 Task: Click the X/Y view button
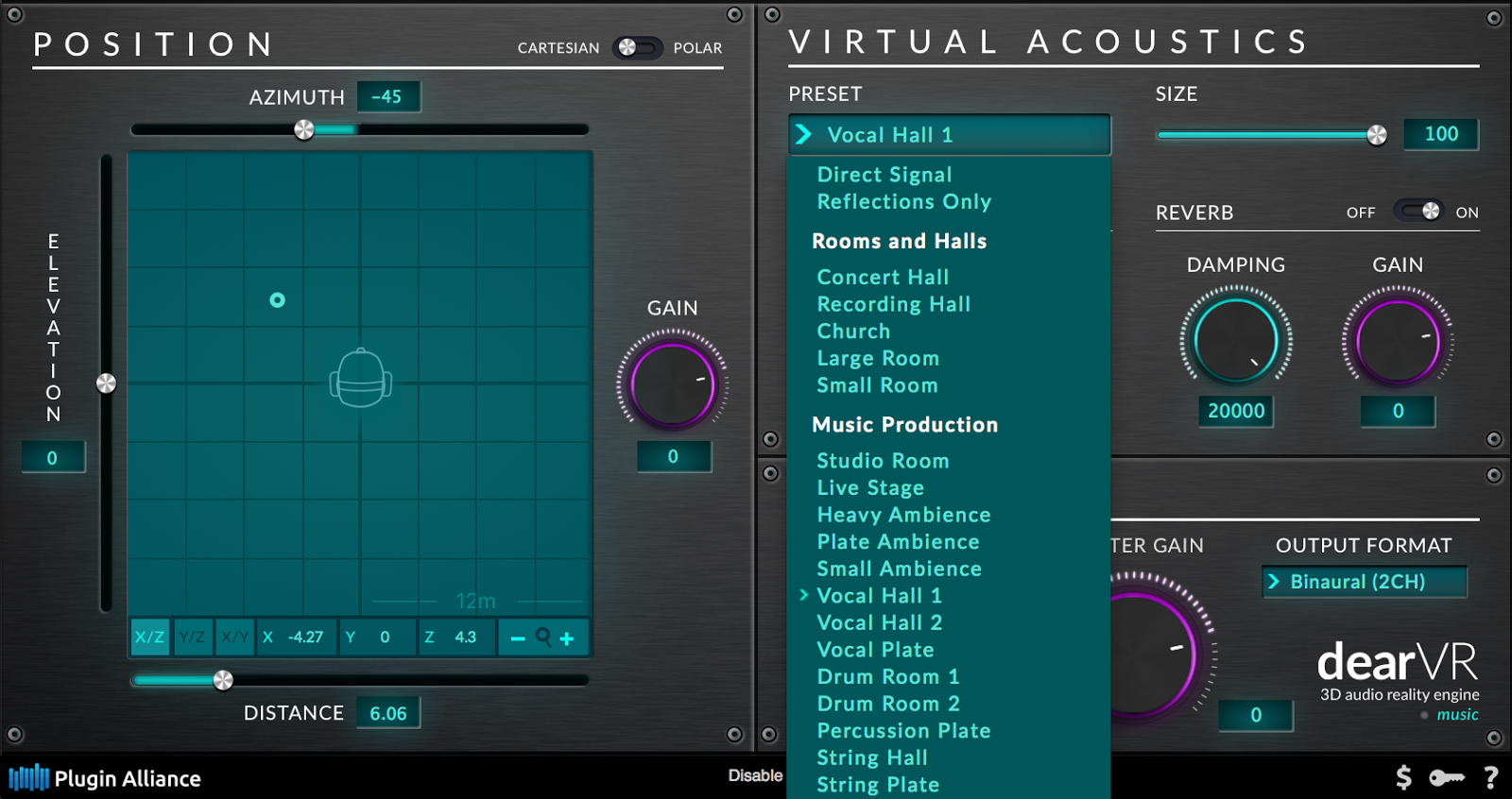(234, 637)
